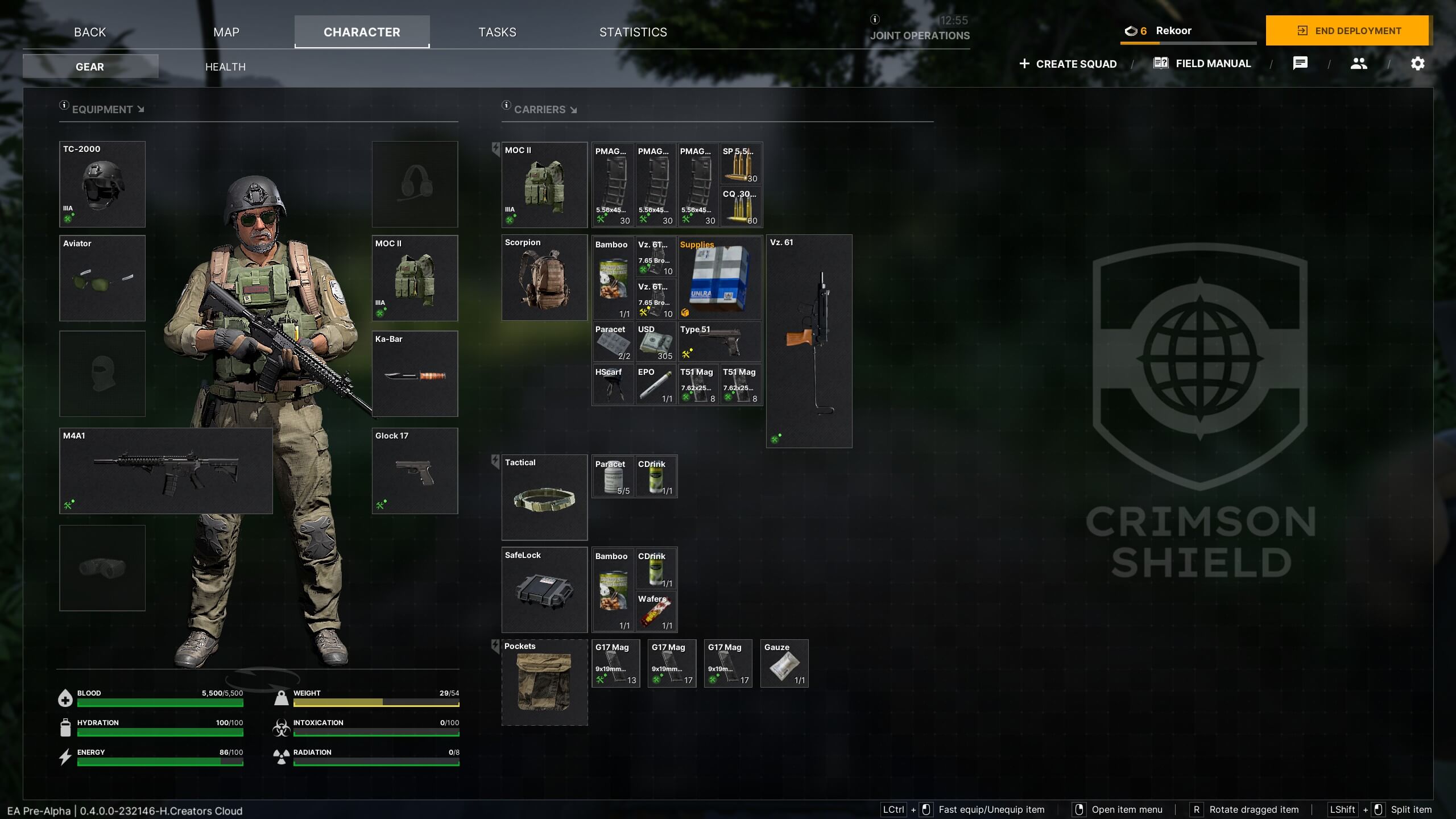The image size is (1456, 819).
Task: Click the Rekoor currency coin icon
Action: [1131, 31]
